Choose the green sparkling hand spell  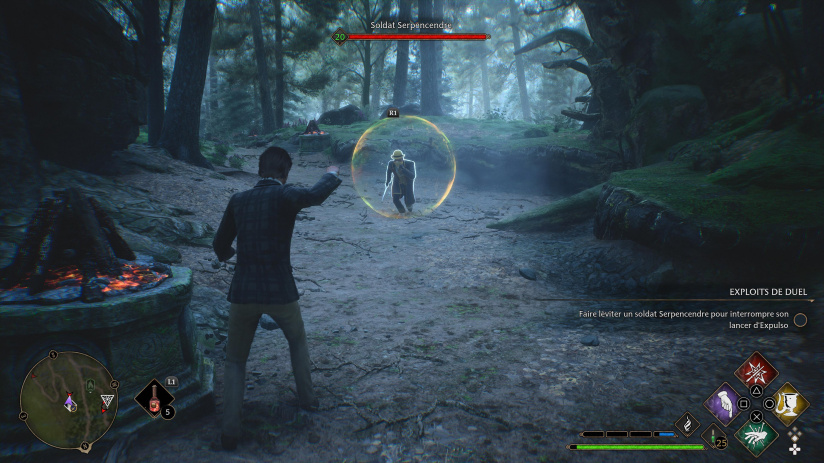756,437
